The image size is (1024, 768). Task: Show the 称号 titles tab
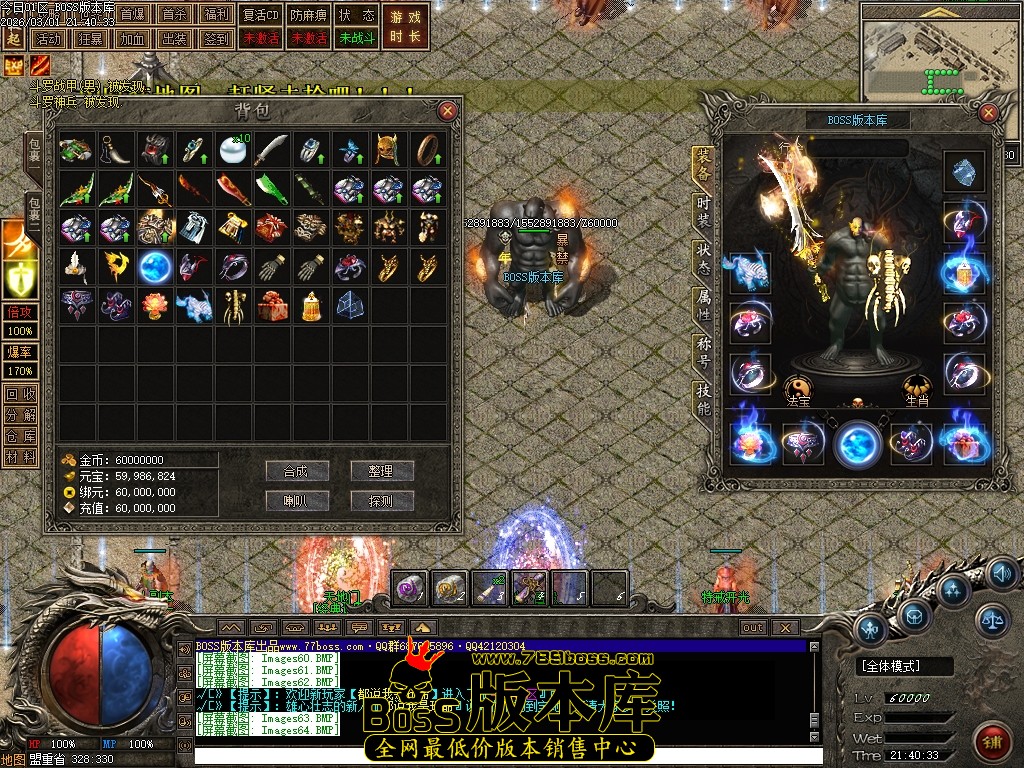[x=704, y=352]
